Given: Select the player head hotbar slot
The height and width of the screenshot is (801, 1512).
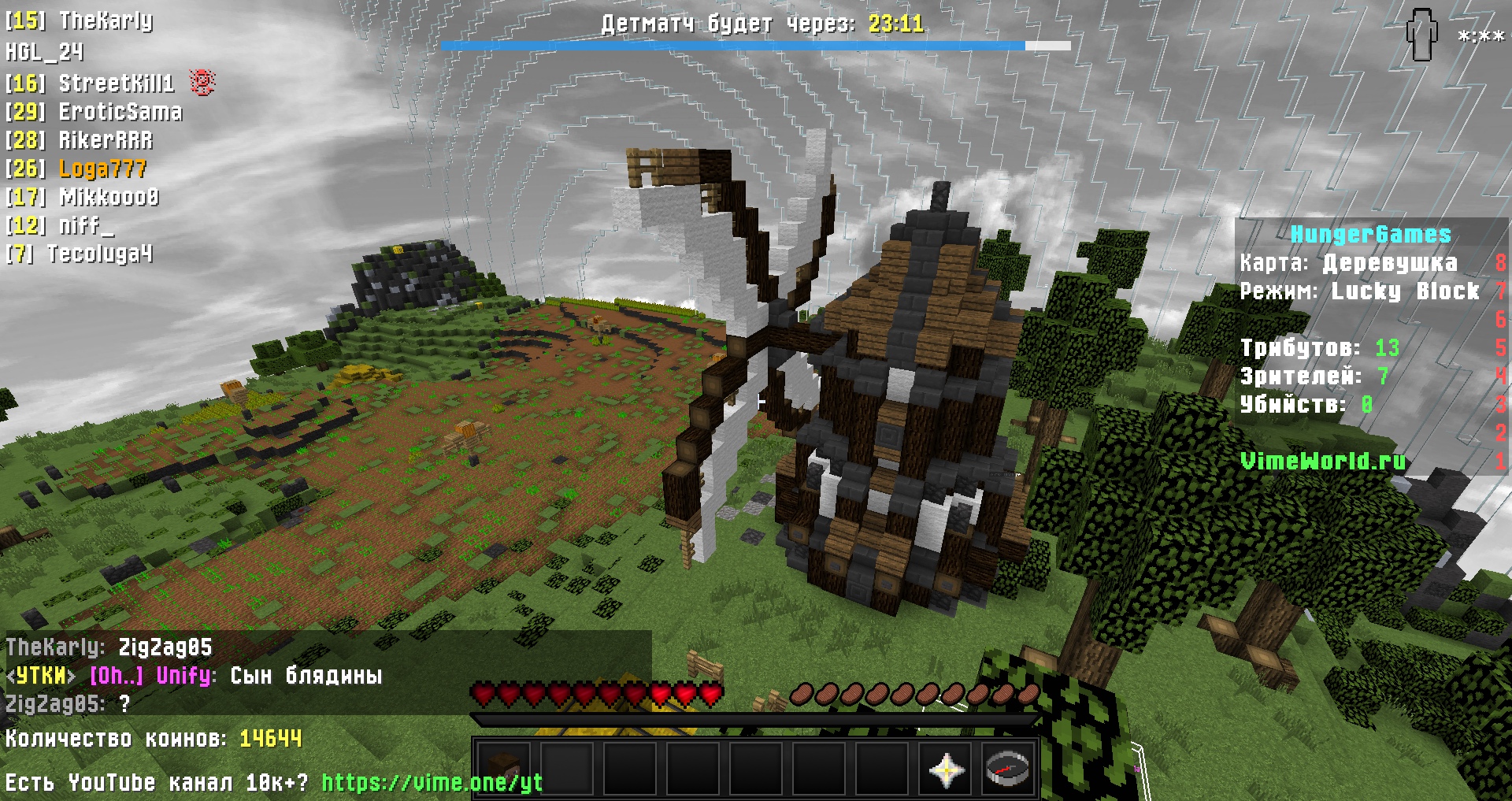Looking at the screenshot, I should 504,768.
